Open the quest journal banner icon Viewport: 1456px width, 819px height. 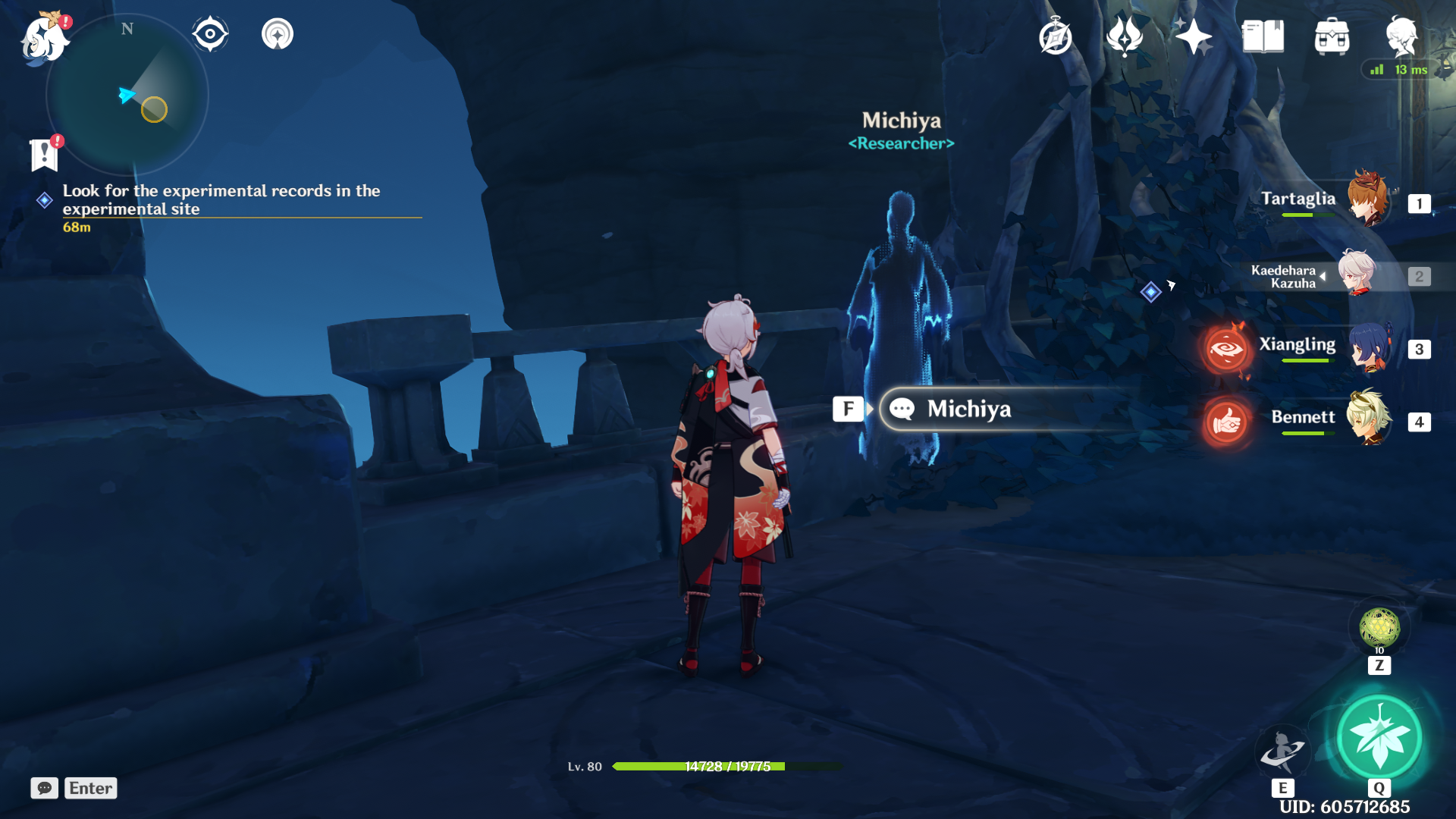point(45,155)
